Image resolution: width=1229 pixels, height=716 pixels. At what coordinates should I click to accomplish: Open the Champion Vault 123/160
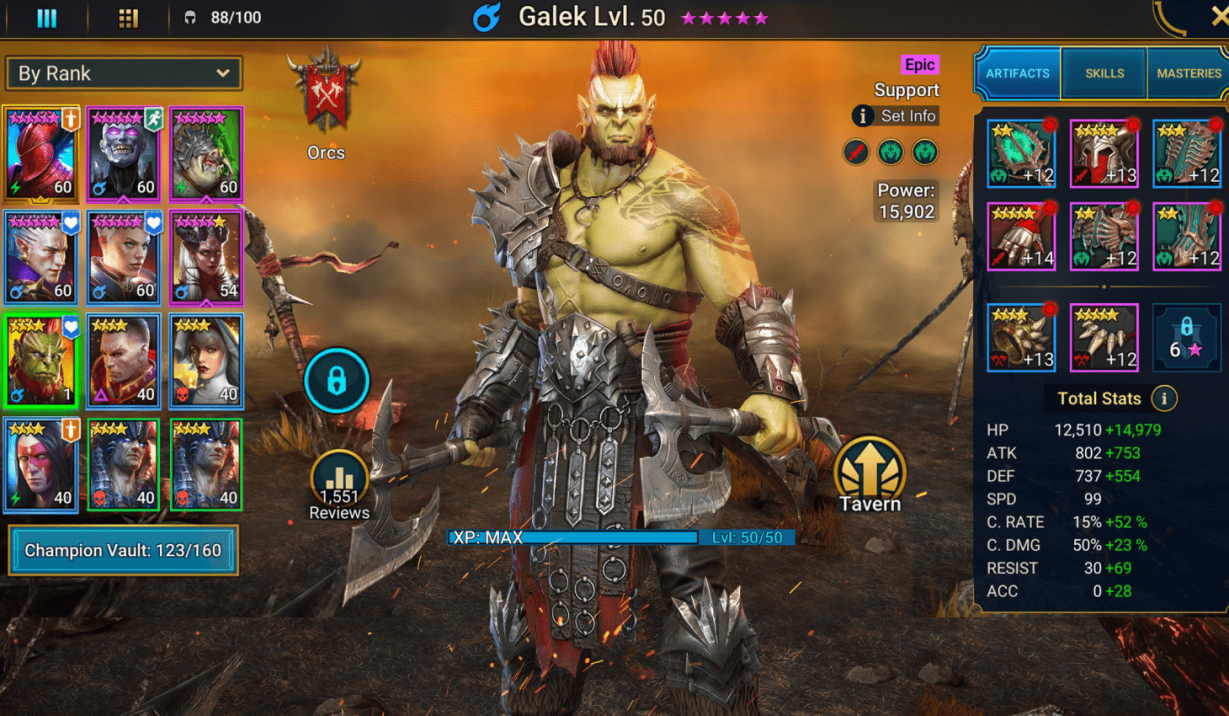point(123,550)
